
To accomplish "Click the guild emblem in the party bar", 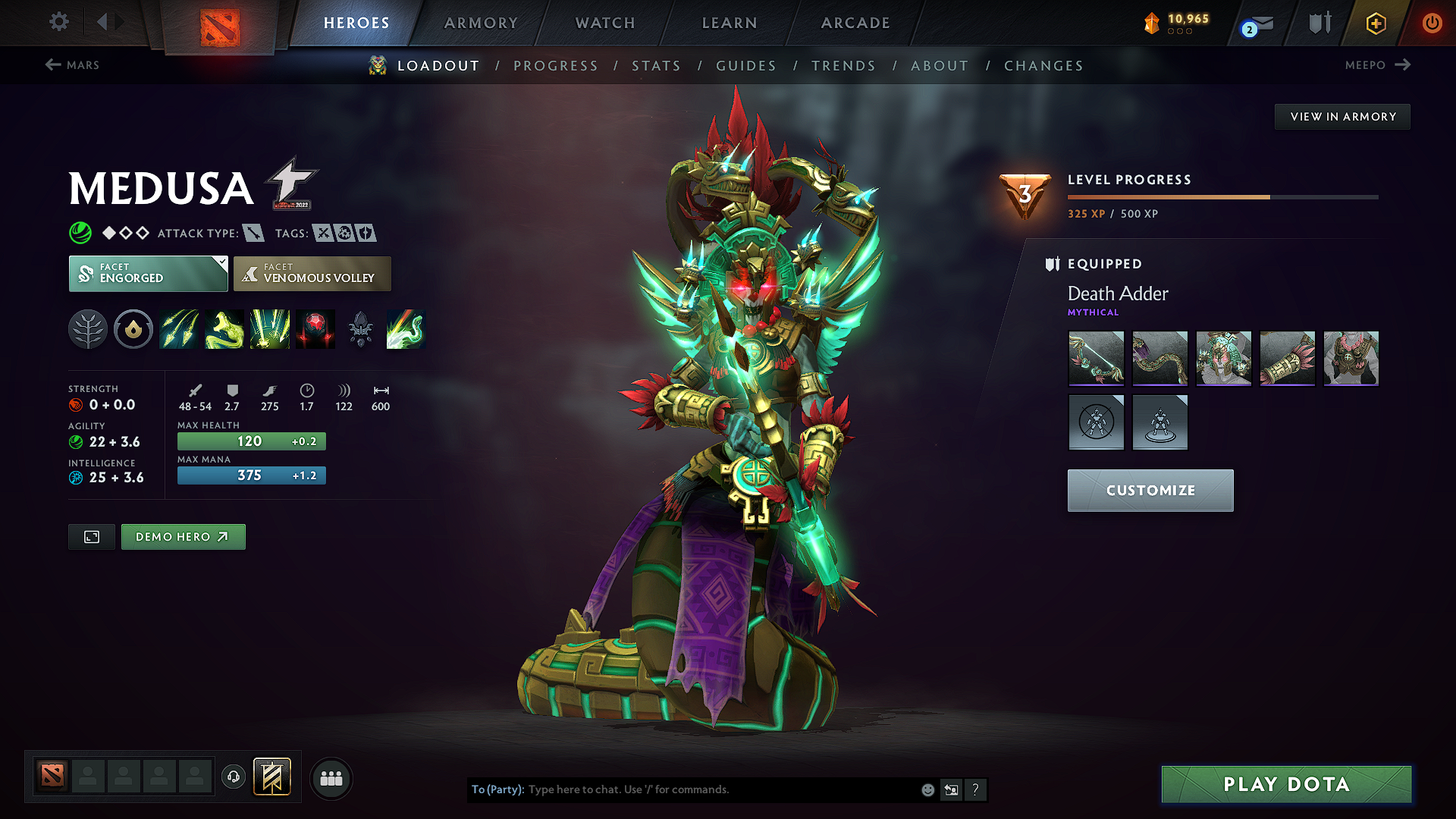I will pos(271,777).
